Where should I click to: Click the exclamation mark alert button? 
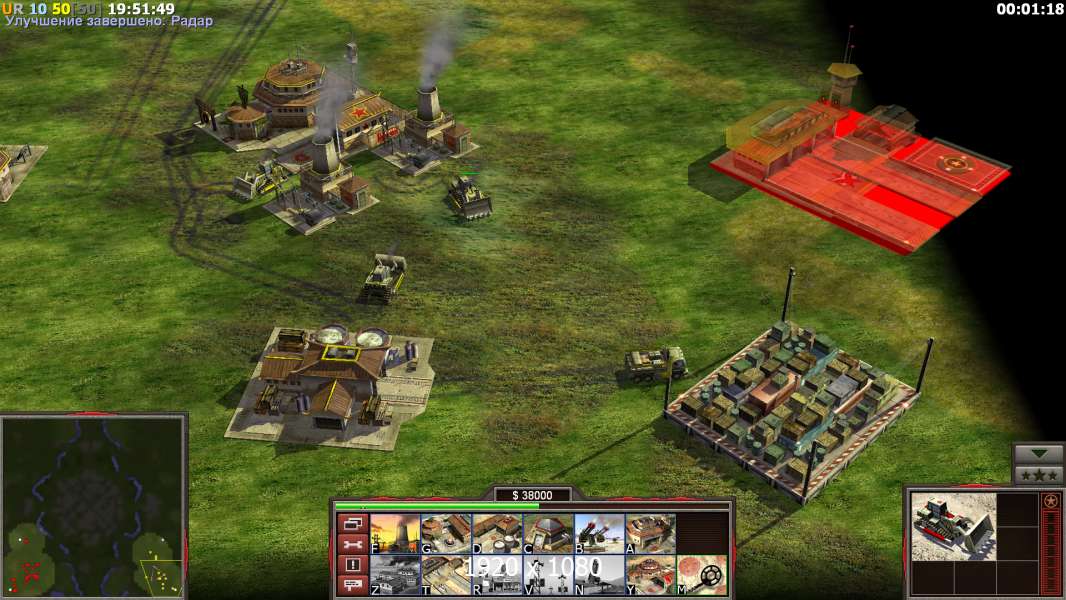tap(351, 564)
